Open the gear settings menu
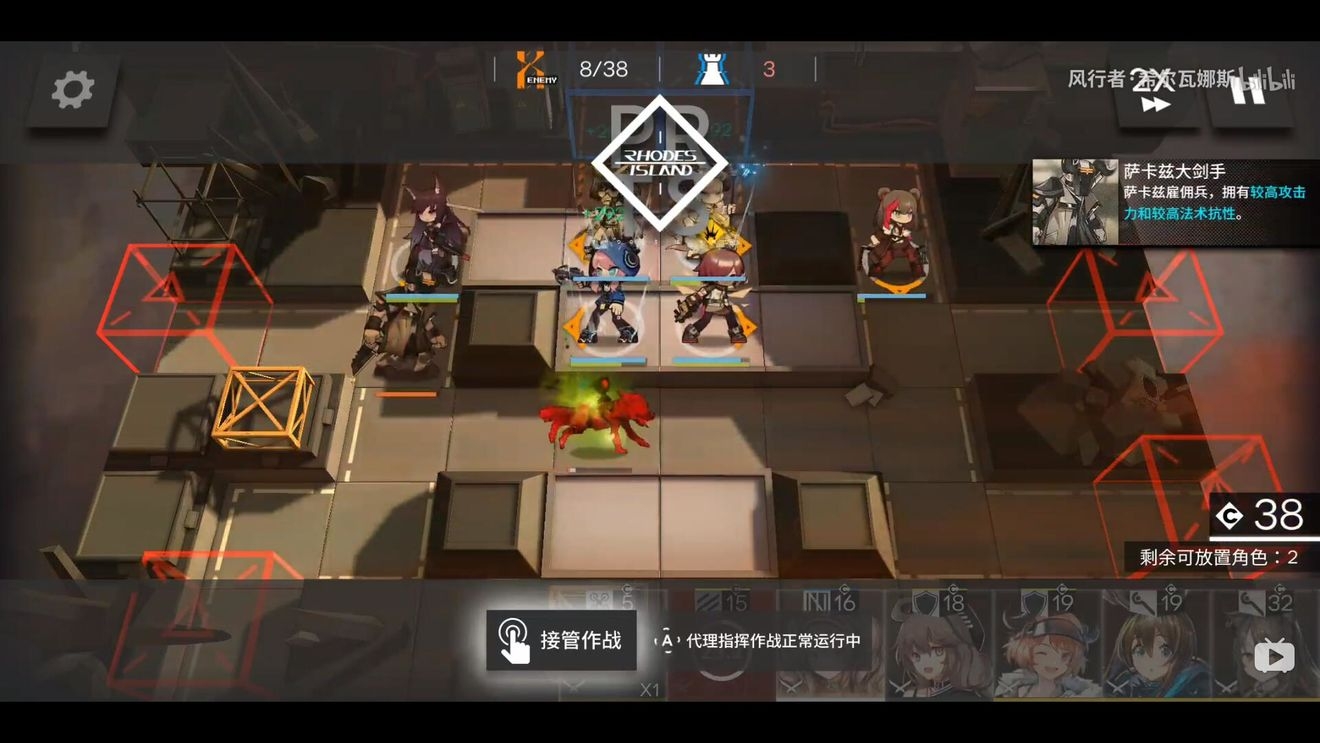 [73, 90]
